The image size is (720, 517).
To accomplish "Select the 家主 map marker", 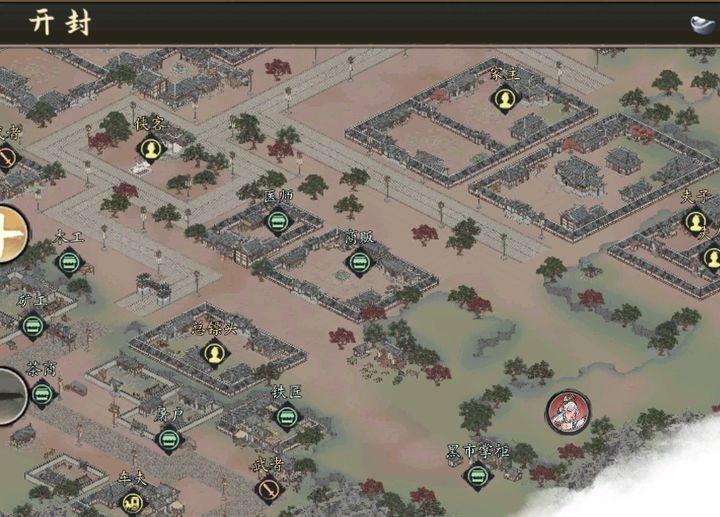I will tap(505, 99).
